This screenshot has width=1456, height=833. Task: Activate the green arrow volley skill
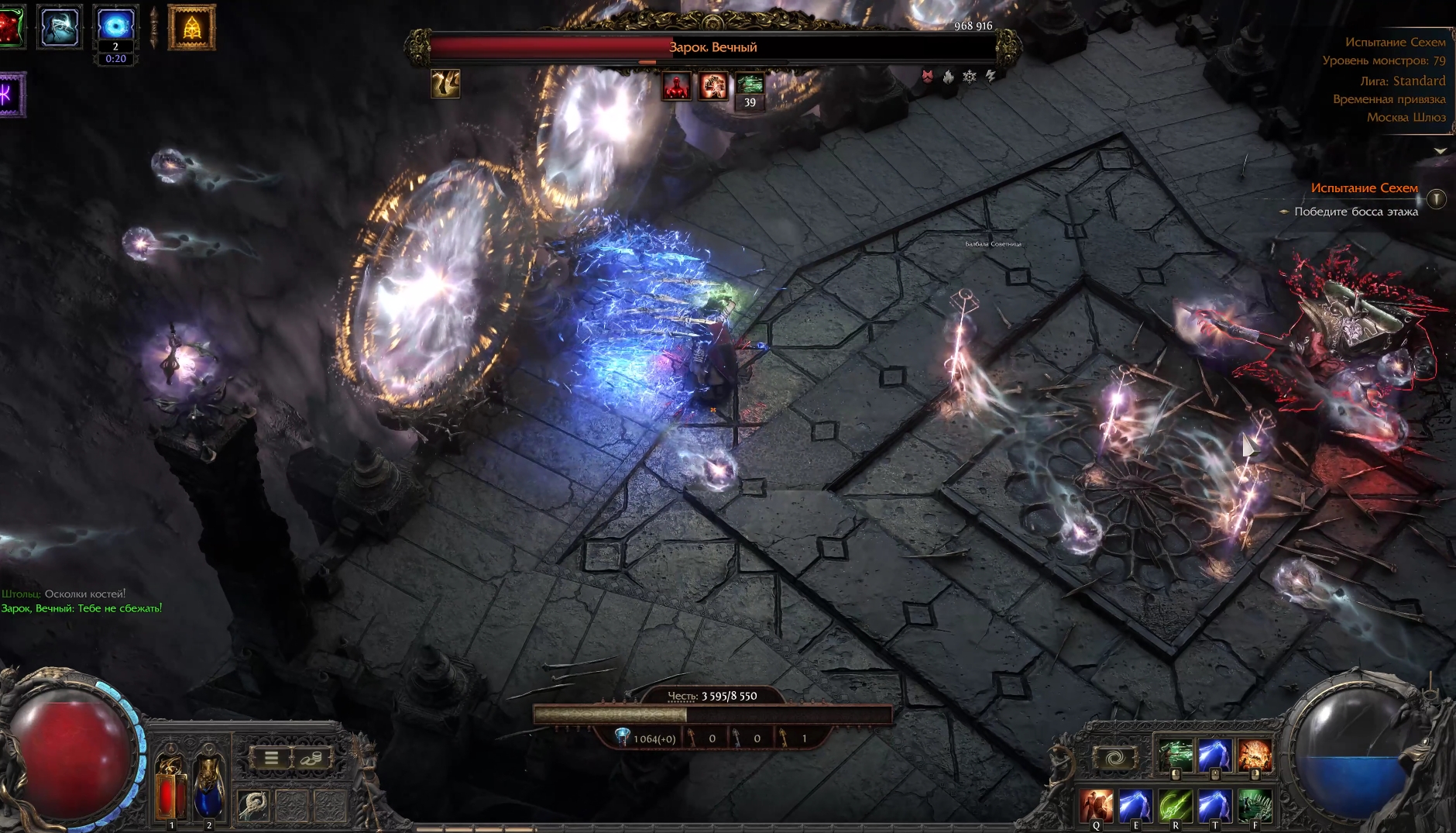1176,755
